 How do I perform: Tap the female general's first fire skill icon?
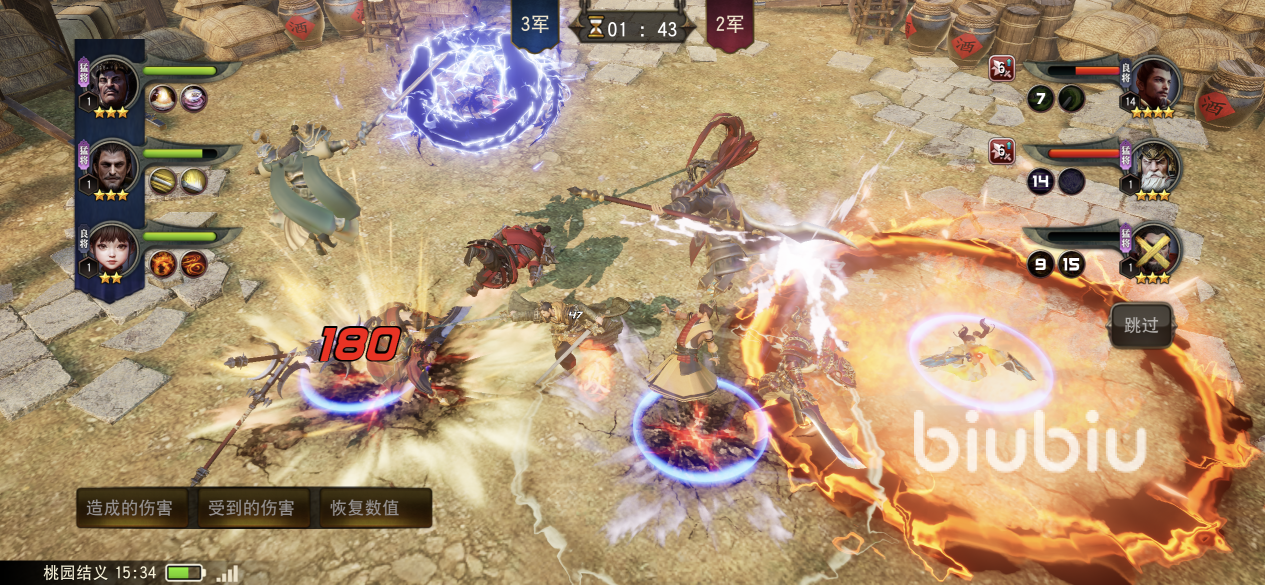[164, 264]
